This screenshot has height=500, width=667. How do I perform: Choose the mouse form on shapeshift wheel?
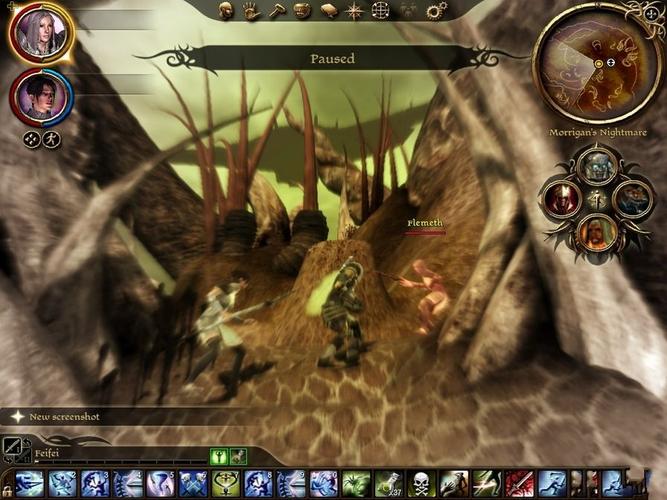632,198
